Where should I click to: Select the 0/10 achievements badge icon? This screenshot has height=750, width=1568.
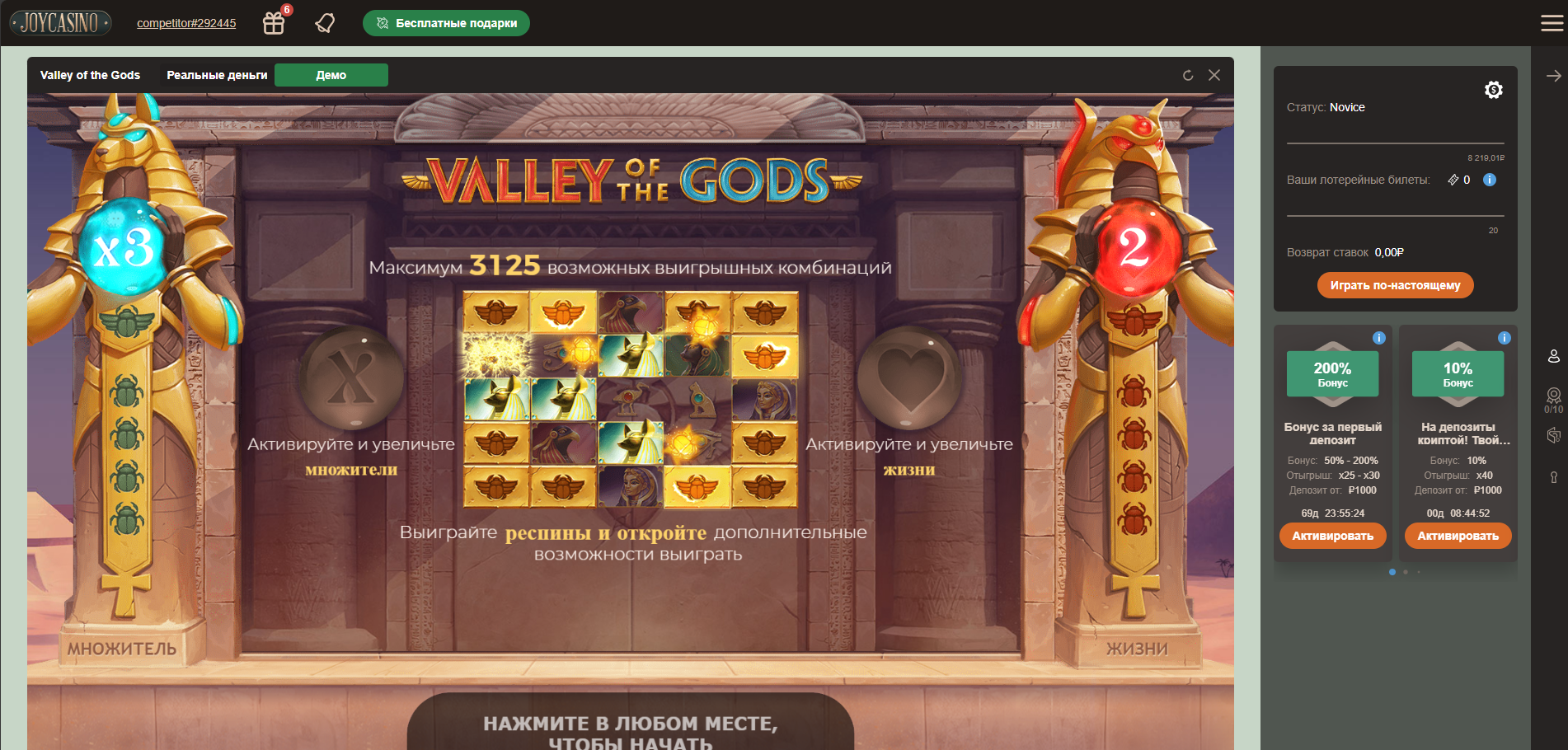1553,397
